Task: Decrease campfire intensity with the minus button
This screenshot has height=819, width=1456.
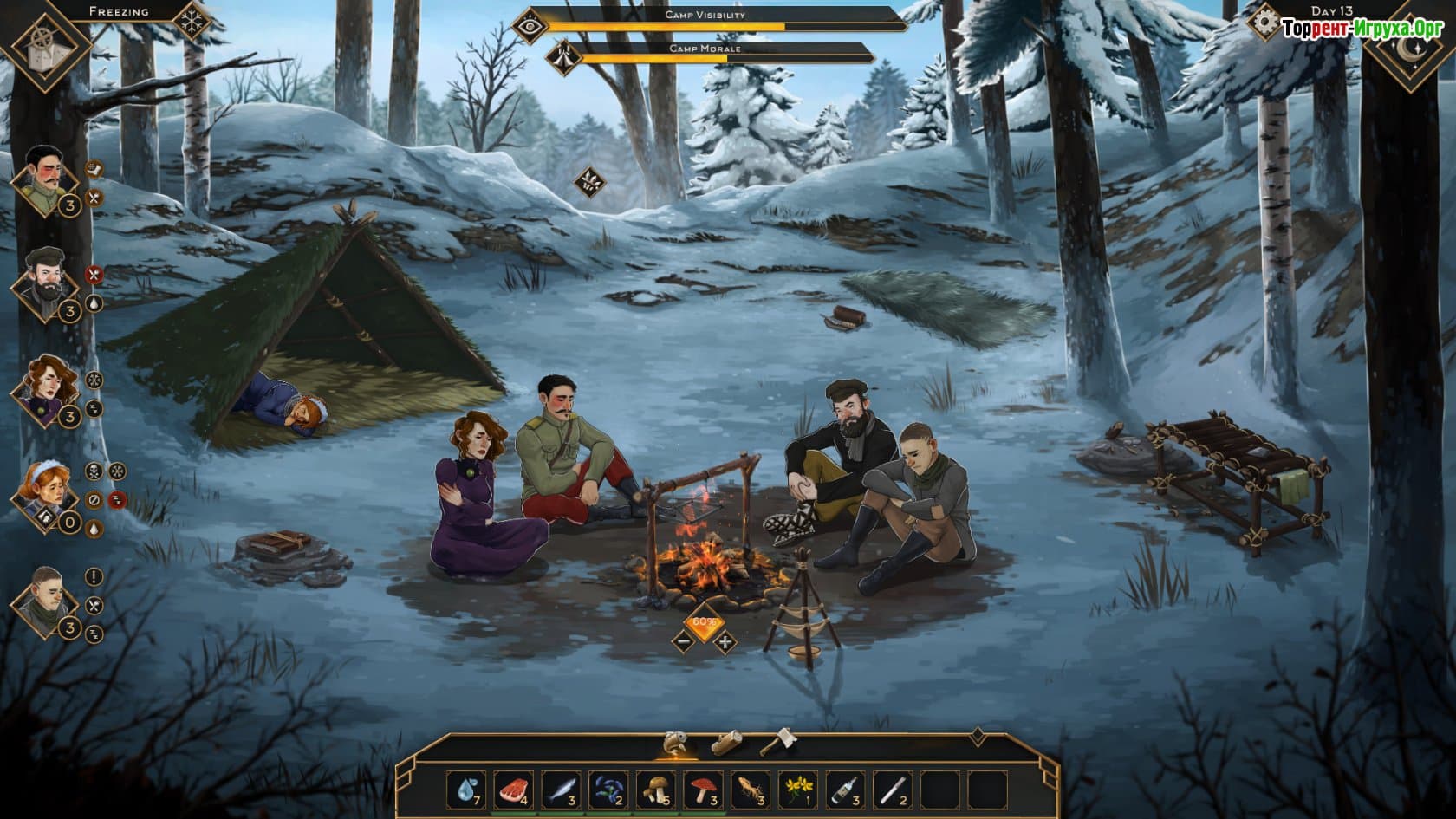Action: [x=683, y=642]
